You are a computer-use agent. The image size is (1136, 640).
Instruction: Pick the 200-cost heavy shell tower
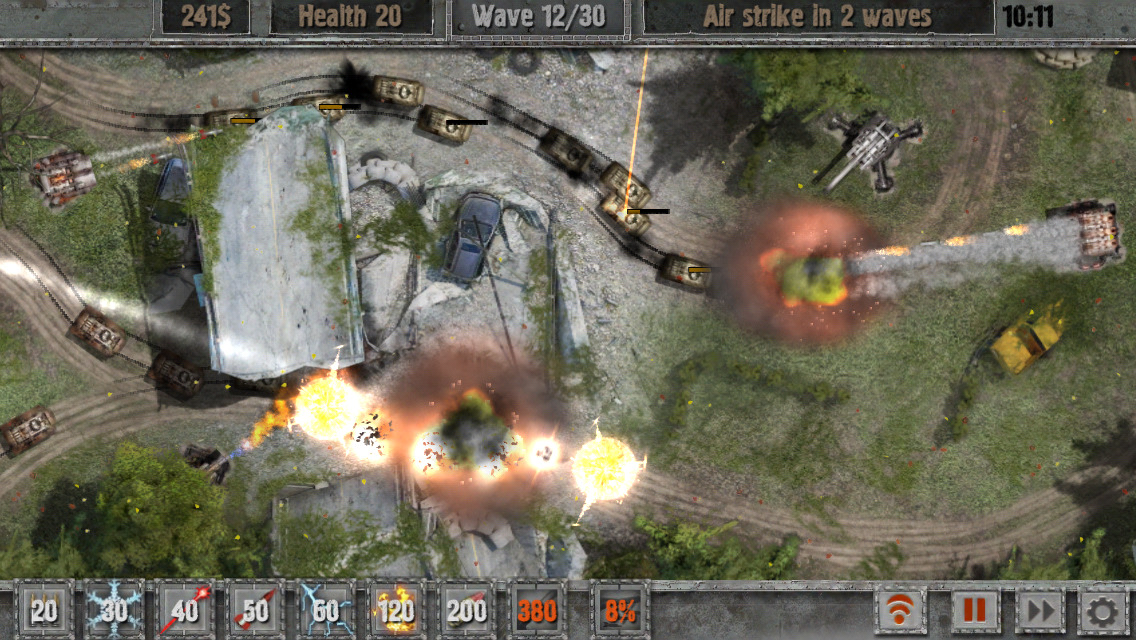(467, 610)
